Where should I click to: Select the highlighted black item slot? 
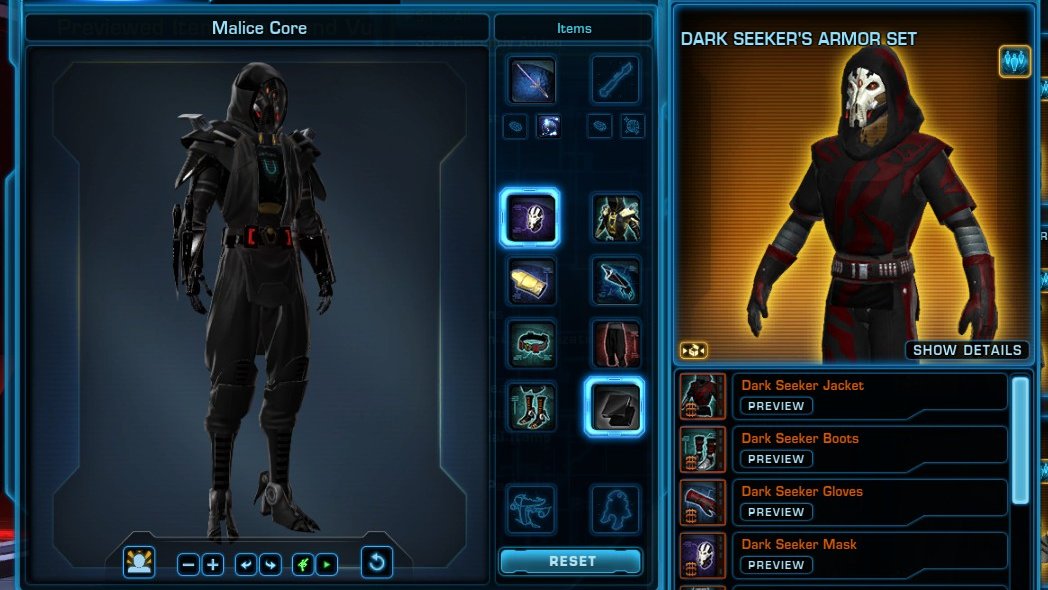pos(615,407)
